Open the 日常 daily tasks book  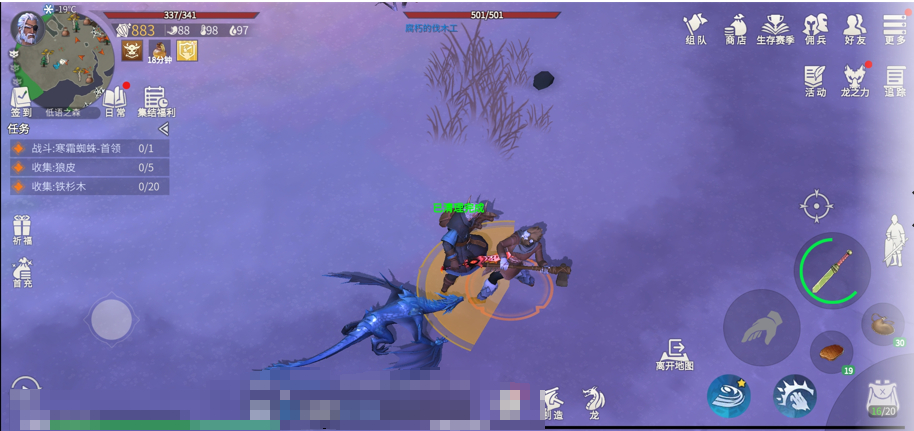[x=114, y=102]
